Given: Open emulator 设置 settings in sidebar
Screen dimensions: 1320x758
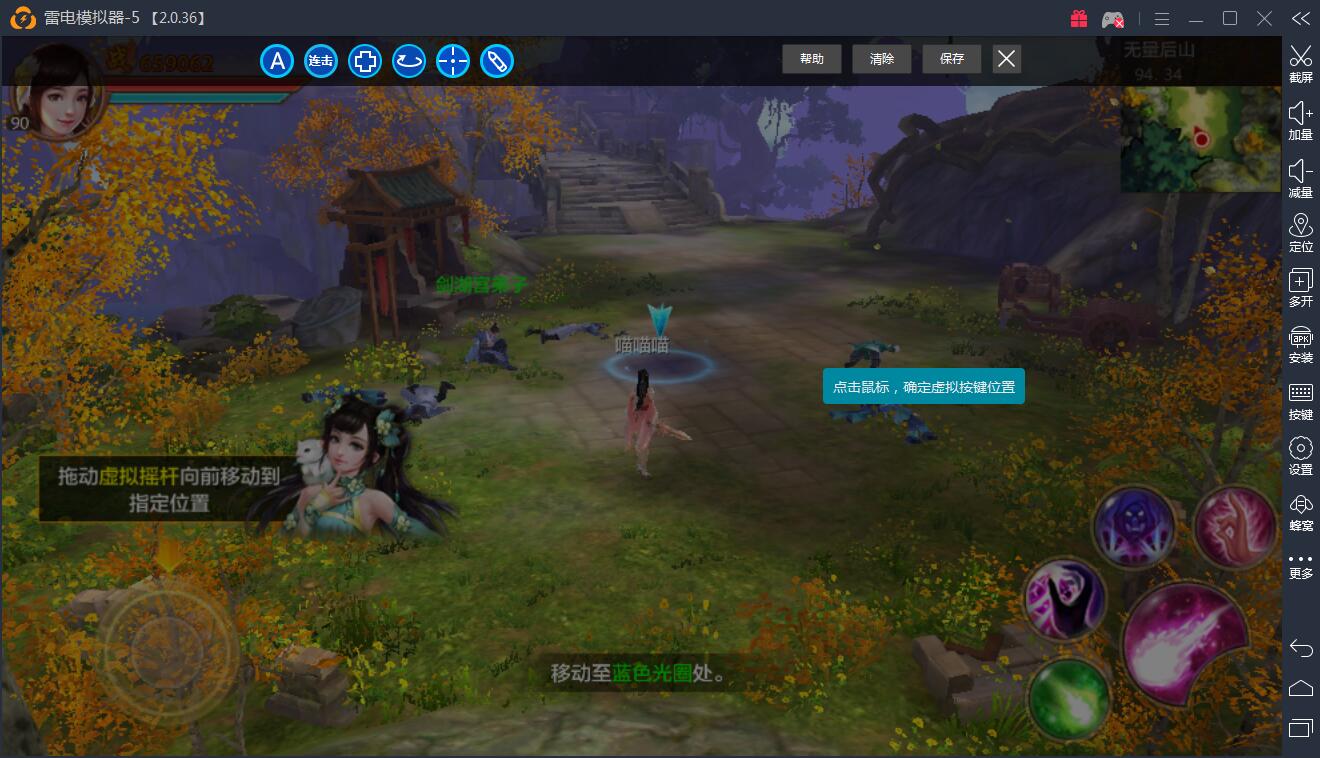Looking at the screenshot, I should (x=1300, y=455).
